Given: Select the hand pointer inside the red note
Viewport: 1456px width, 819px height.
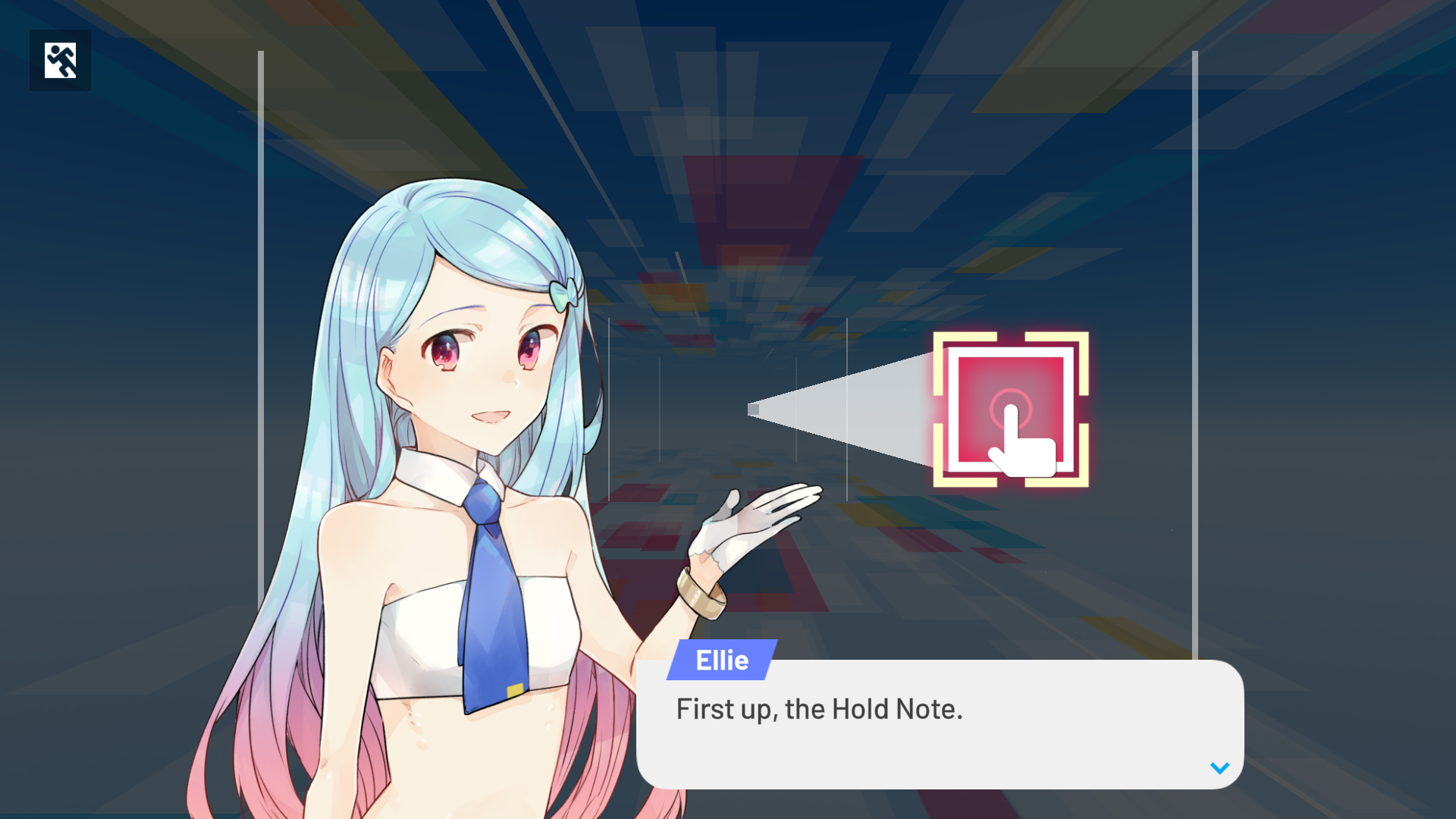Looking at the screenshot, I should pos(1022,444).
